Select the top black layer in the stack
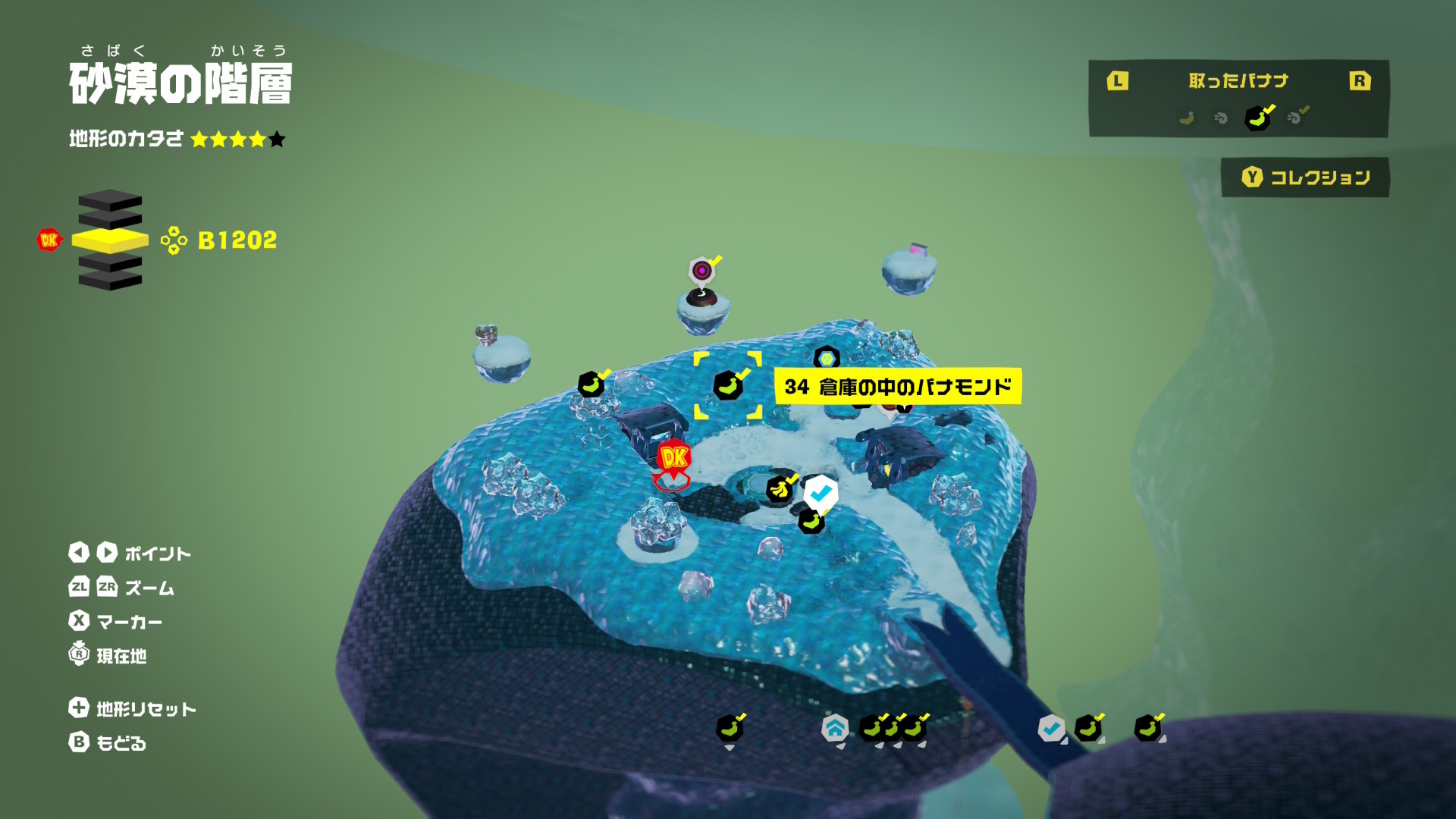 [110, 200]
